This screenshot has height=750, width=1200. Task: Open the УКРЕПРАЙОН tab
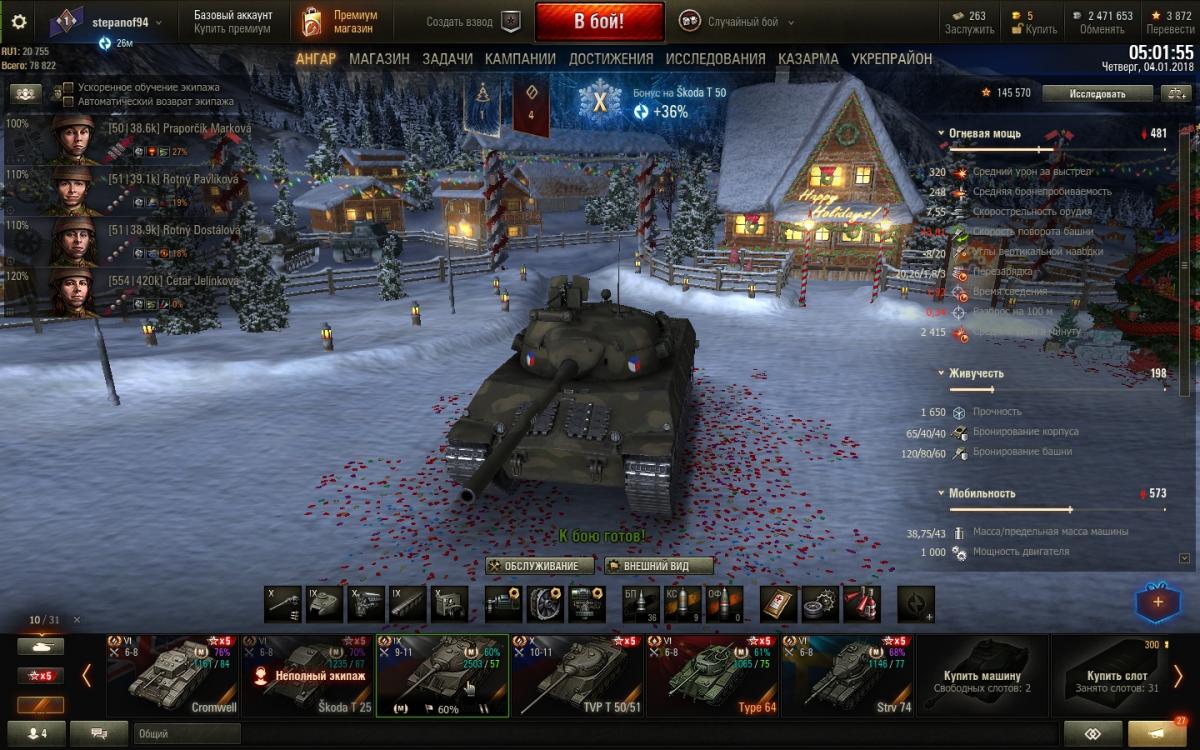[x=891, y=59]
